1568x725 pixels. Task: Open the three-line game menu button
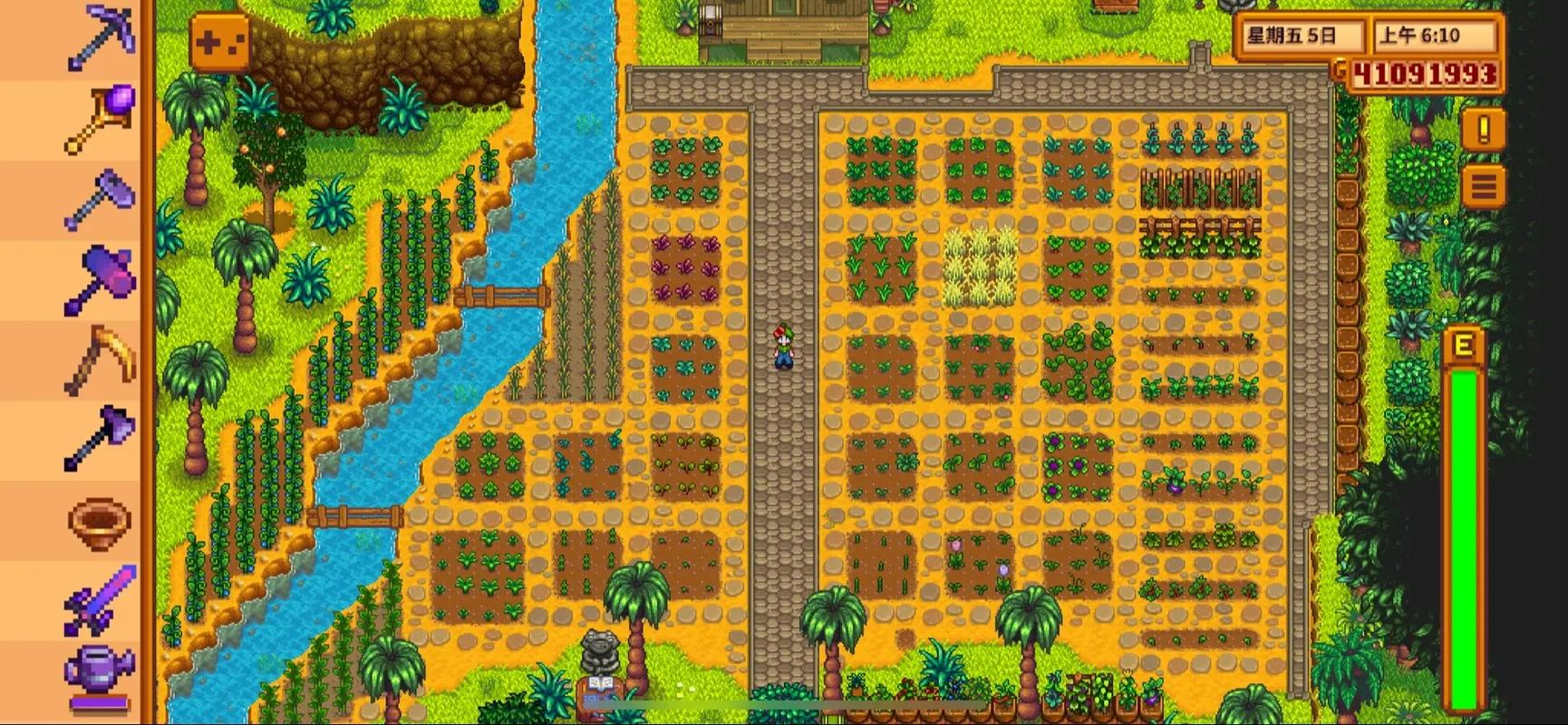coord(1484,188)
